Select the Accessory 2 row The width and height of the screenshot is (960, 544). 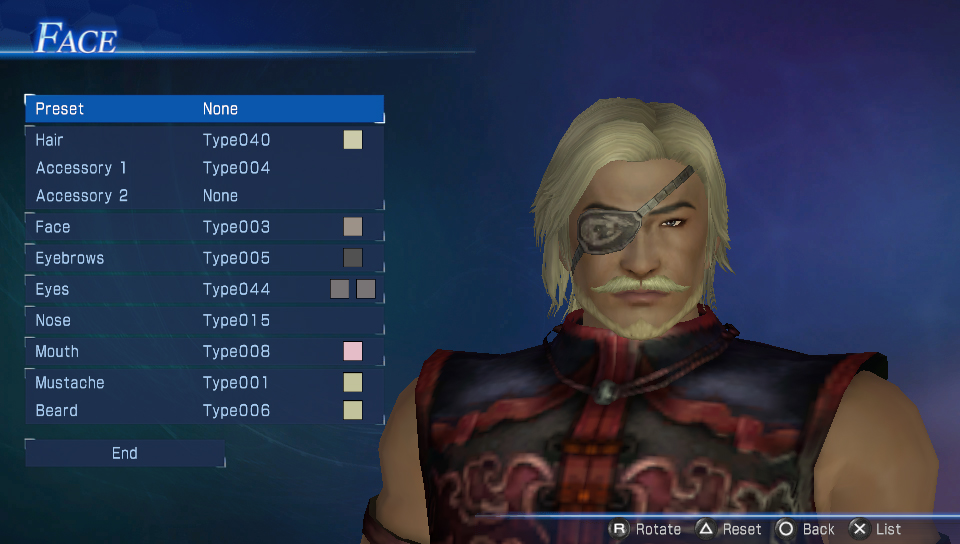(204, 196)
